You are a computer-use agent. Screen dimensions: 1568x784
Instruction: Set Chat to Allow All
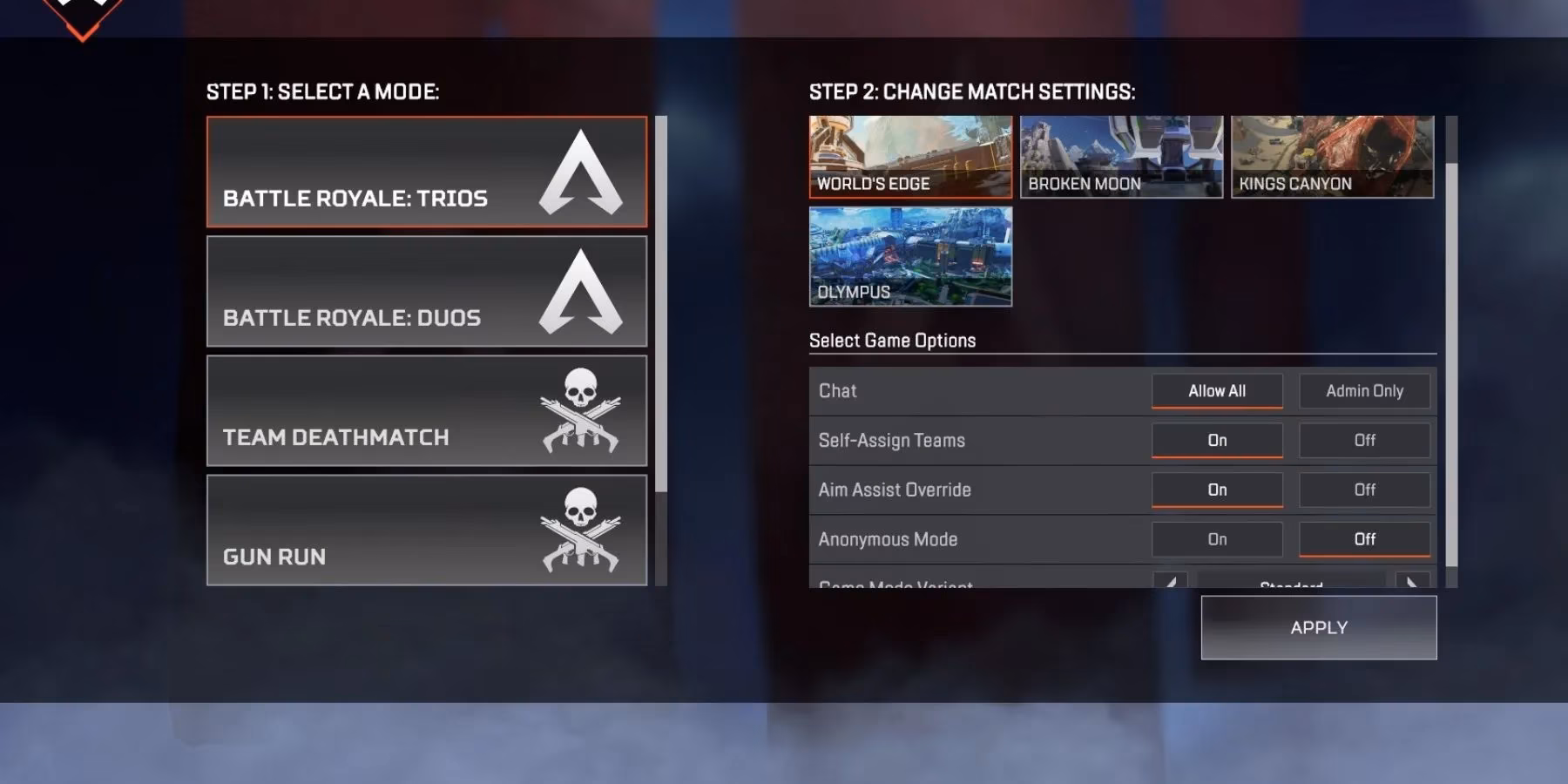pyautogui.click(x=1216, y=390)
